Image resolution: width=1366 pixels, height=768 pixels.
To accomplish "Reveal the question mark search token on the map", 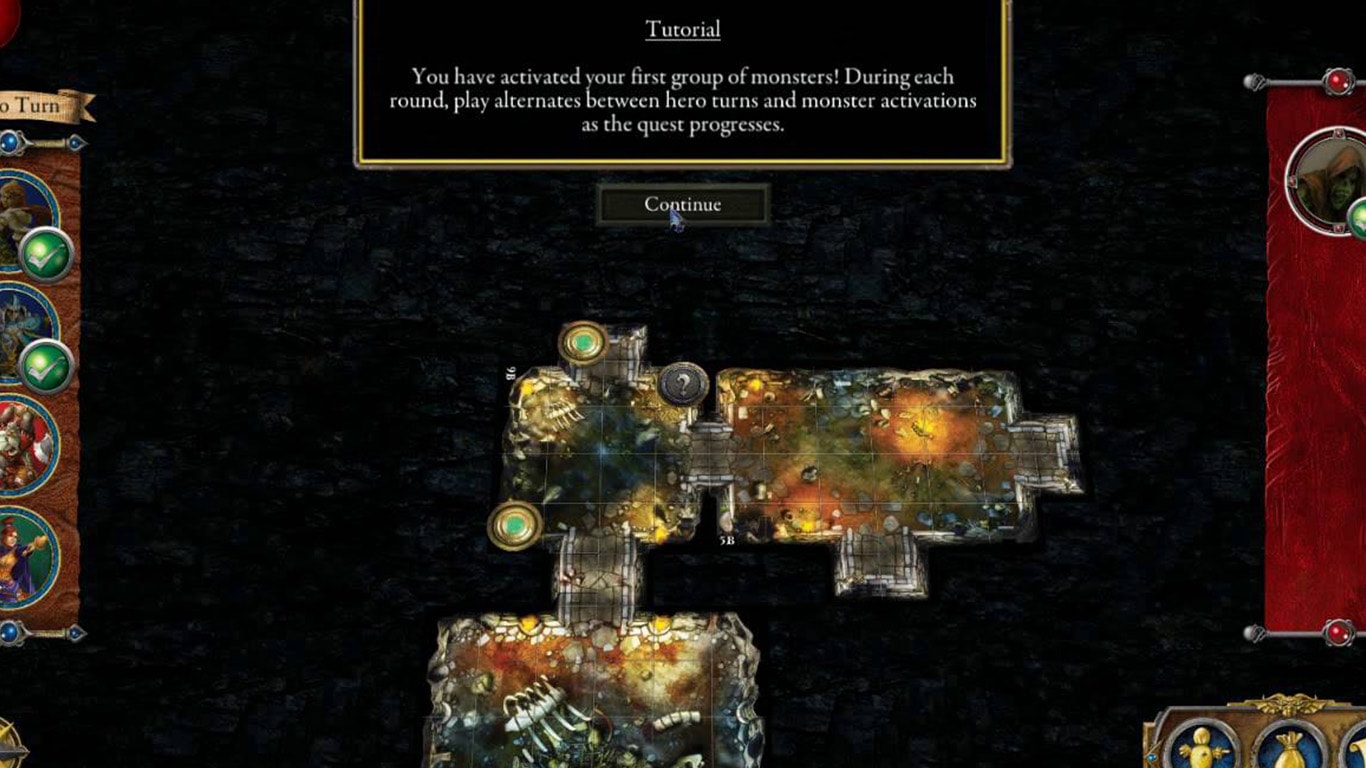I will 682,384.
